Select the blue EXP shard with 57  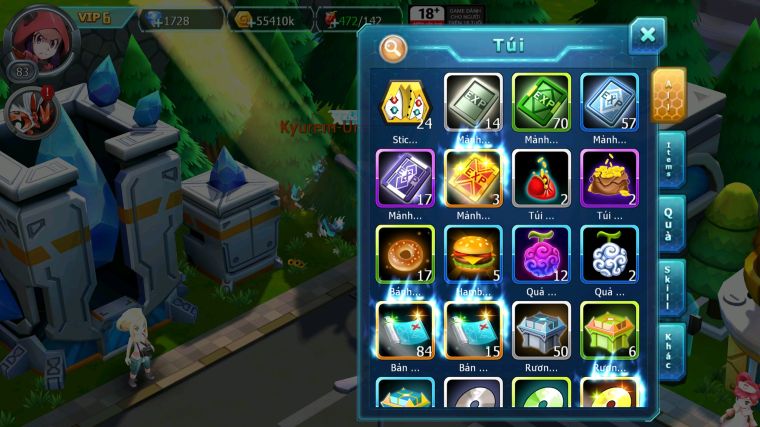[609, 102]
